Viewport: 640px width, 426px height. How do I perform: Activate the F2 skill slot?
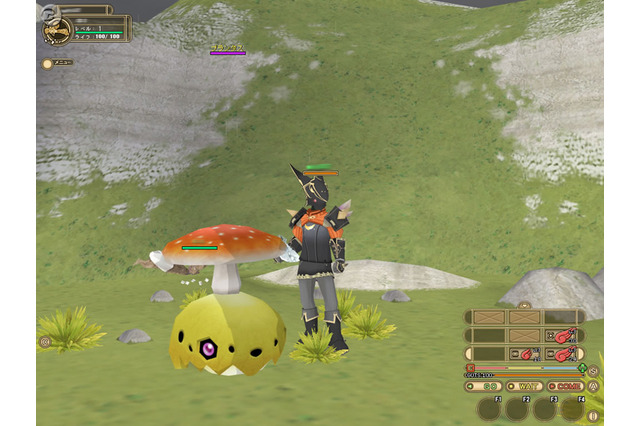point(516,408)
